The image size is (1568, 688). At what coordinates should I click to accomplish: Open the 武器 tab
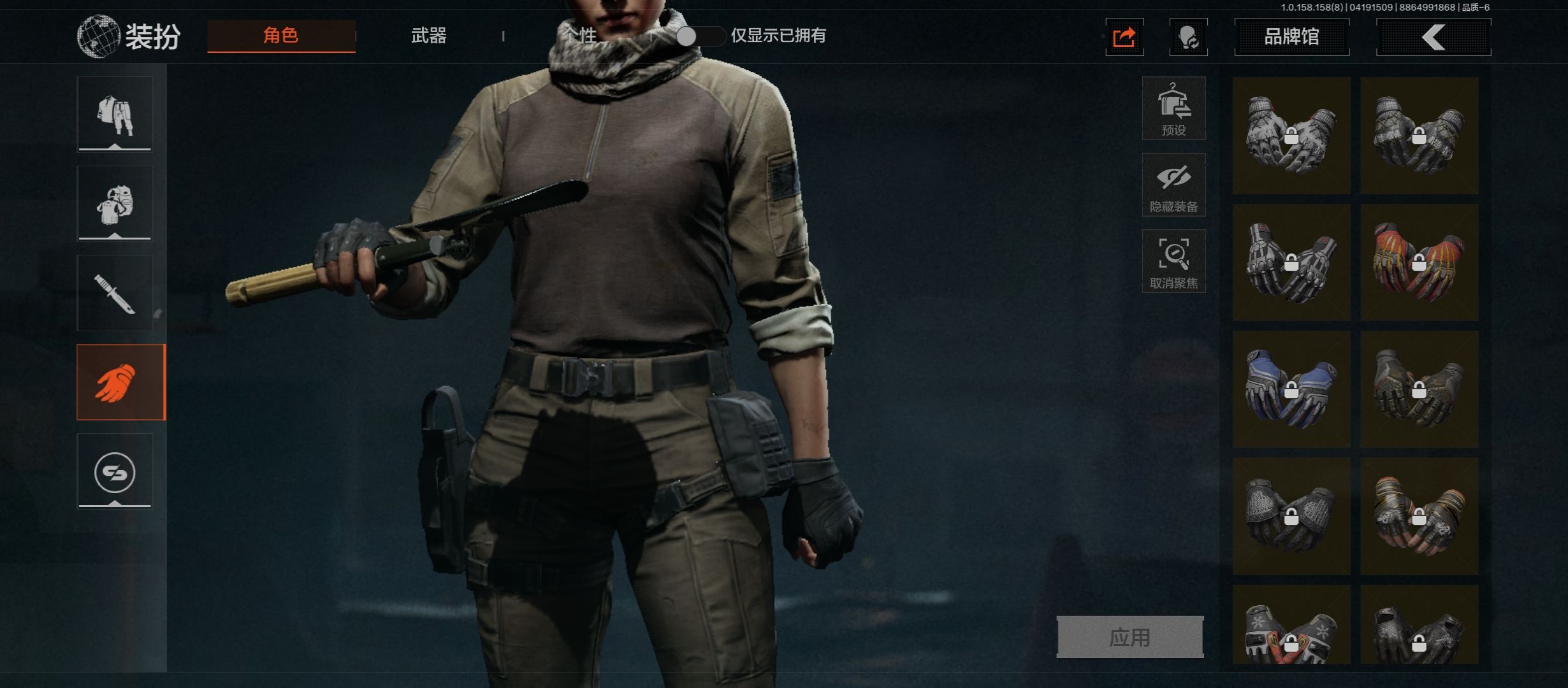[x=428, y=36]
